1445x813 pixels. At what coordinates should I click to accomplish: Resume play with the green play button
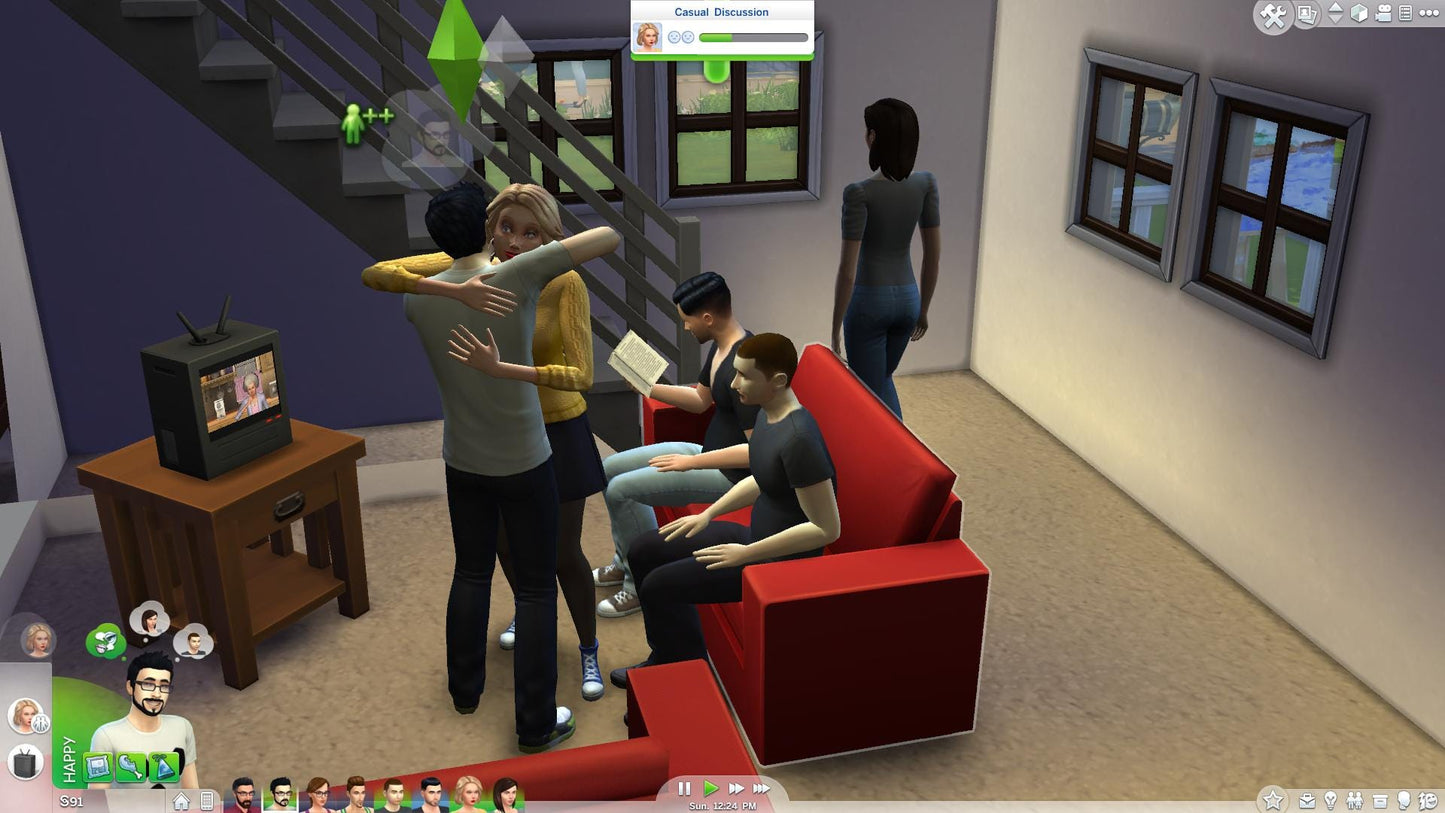[712, 789]
